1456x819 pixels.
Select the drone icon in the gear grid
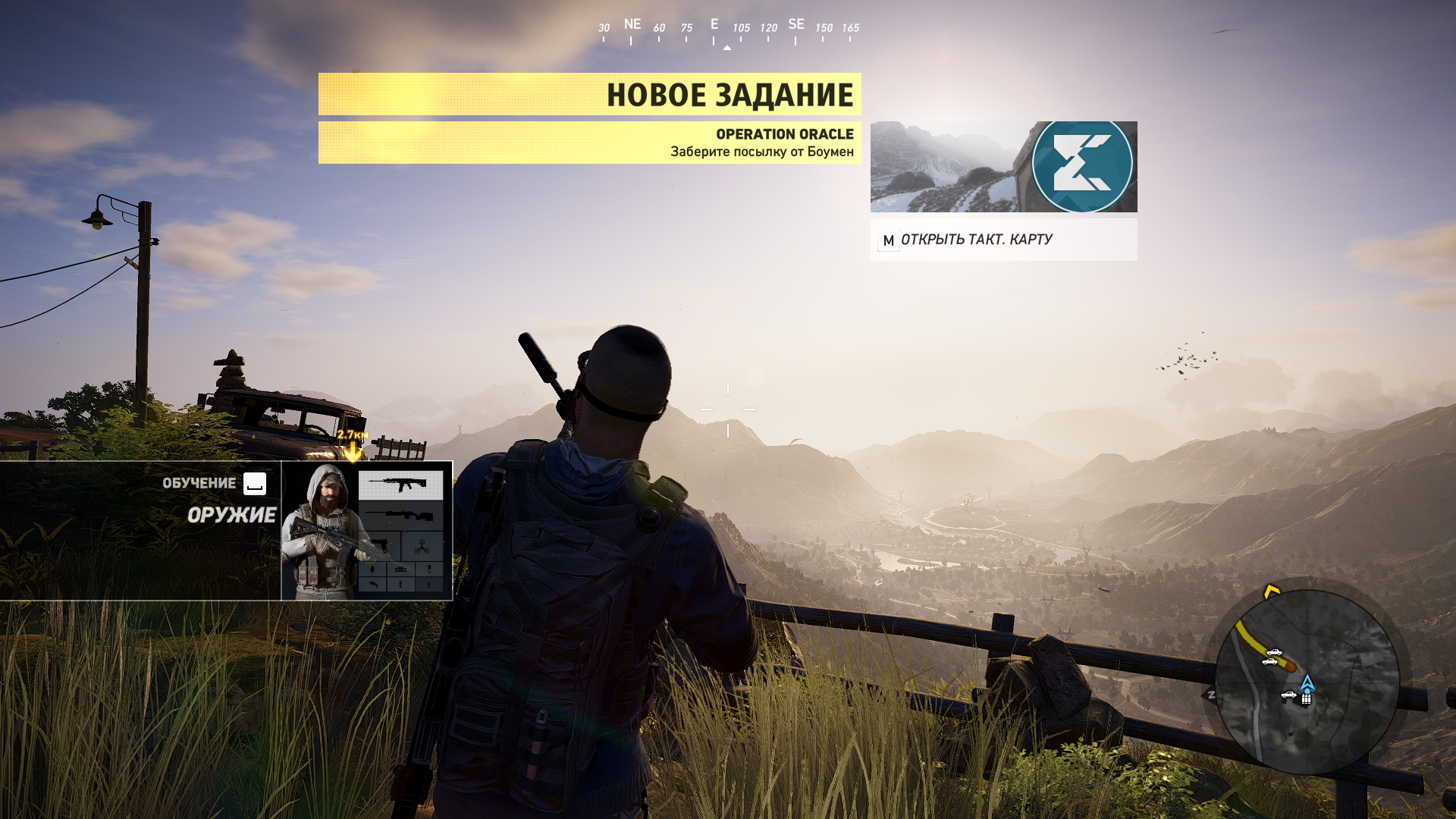(x=422, y=544)
